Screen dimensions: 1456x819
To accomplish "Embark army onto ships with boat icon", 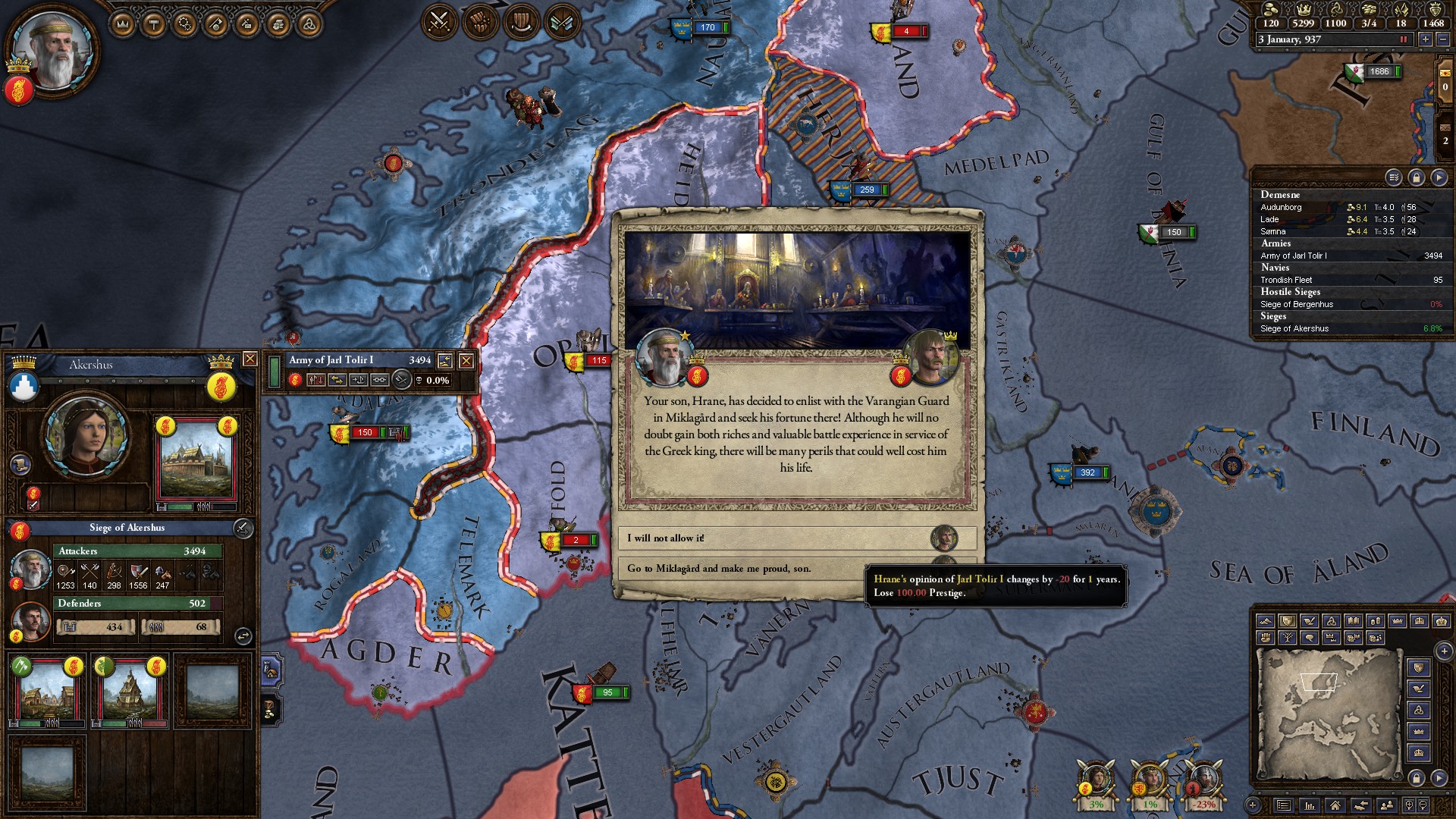I will click(x=360, y=381).
